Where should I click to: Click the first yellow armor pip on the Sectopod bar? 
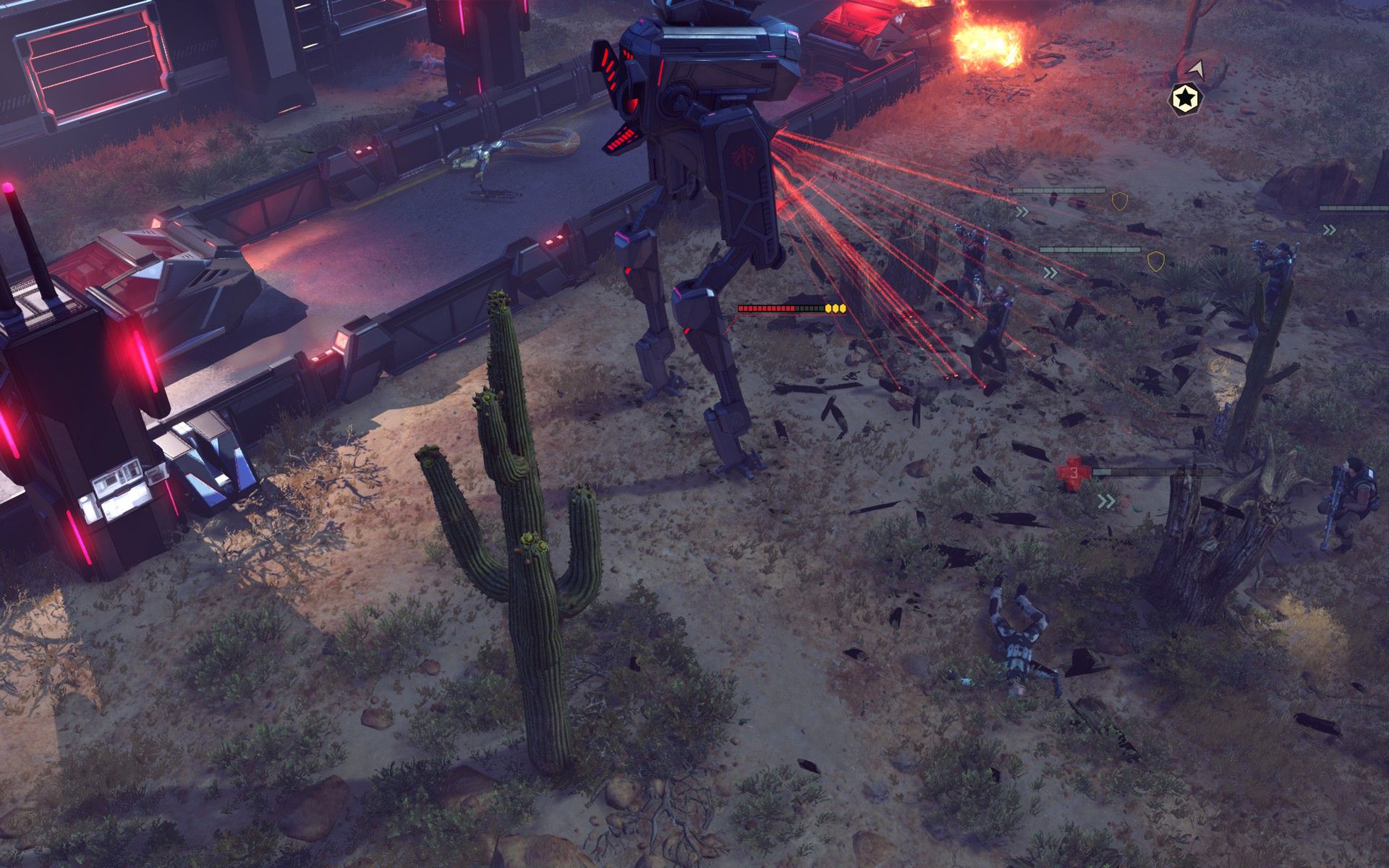click(x=828, y=309)
